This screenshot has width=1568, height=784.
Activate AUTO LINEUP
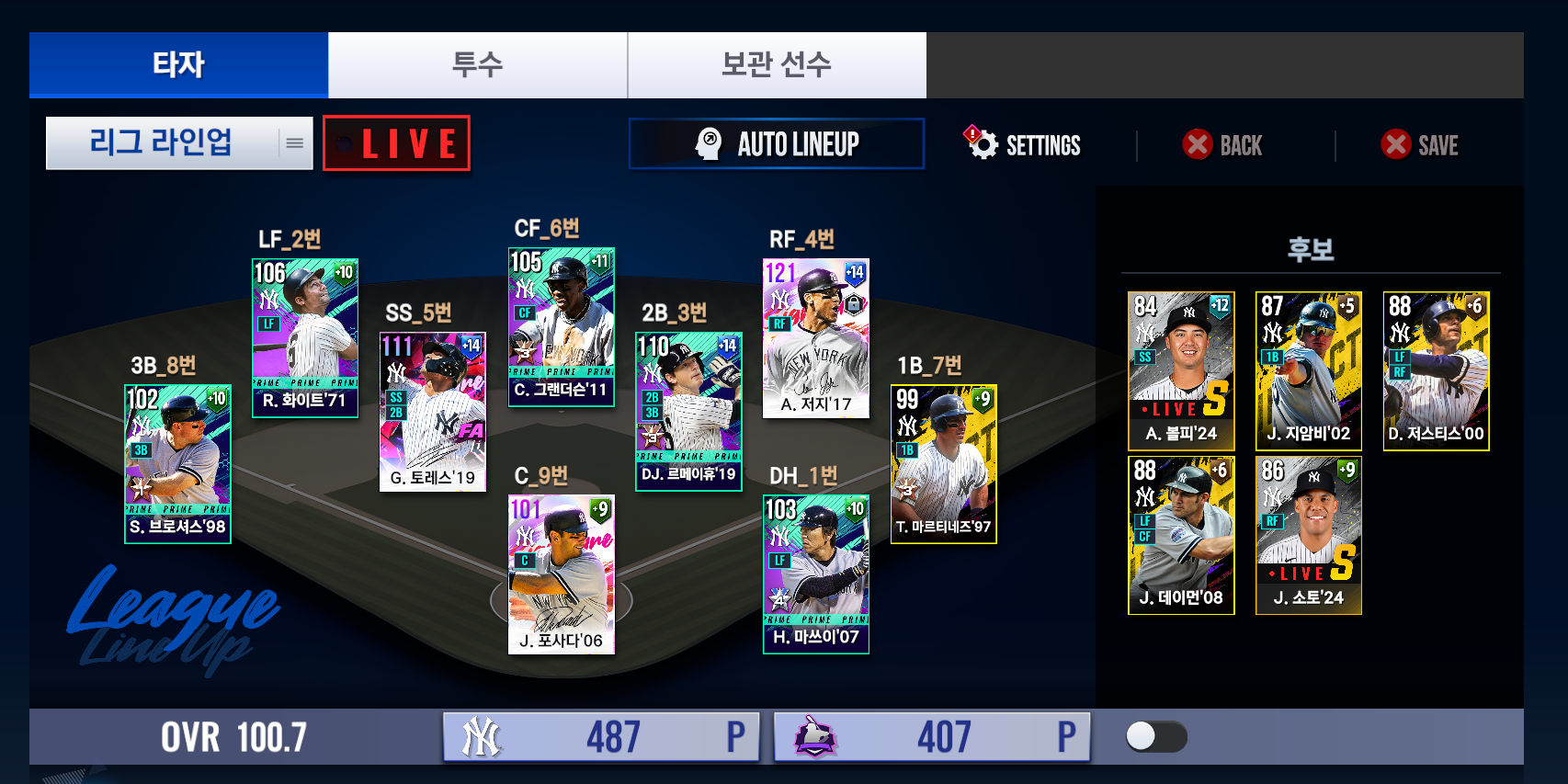point(777,144)
